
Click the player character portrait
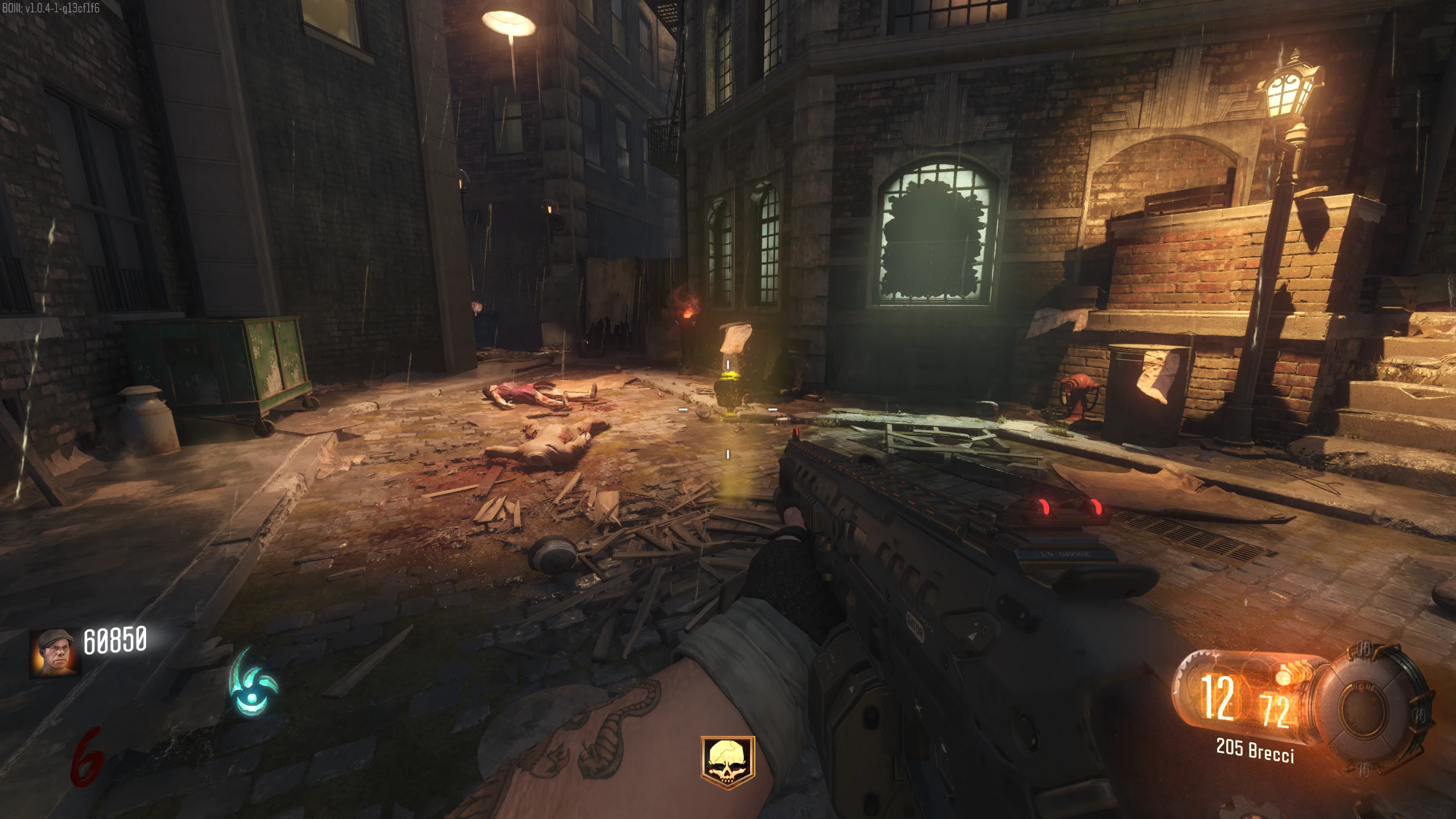point(55,653)
